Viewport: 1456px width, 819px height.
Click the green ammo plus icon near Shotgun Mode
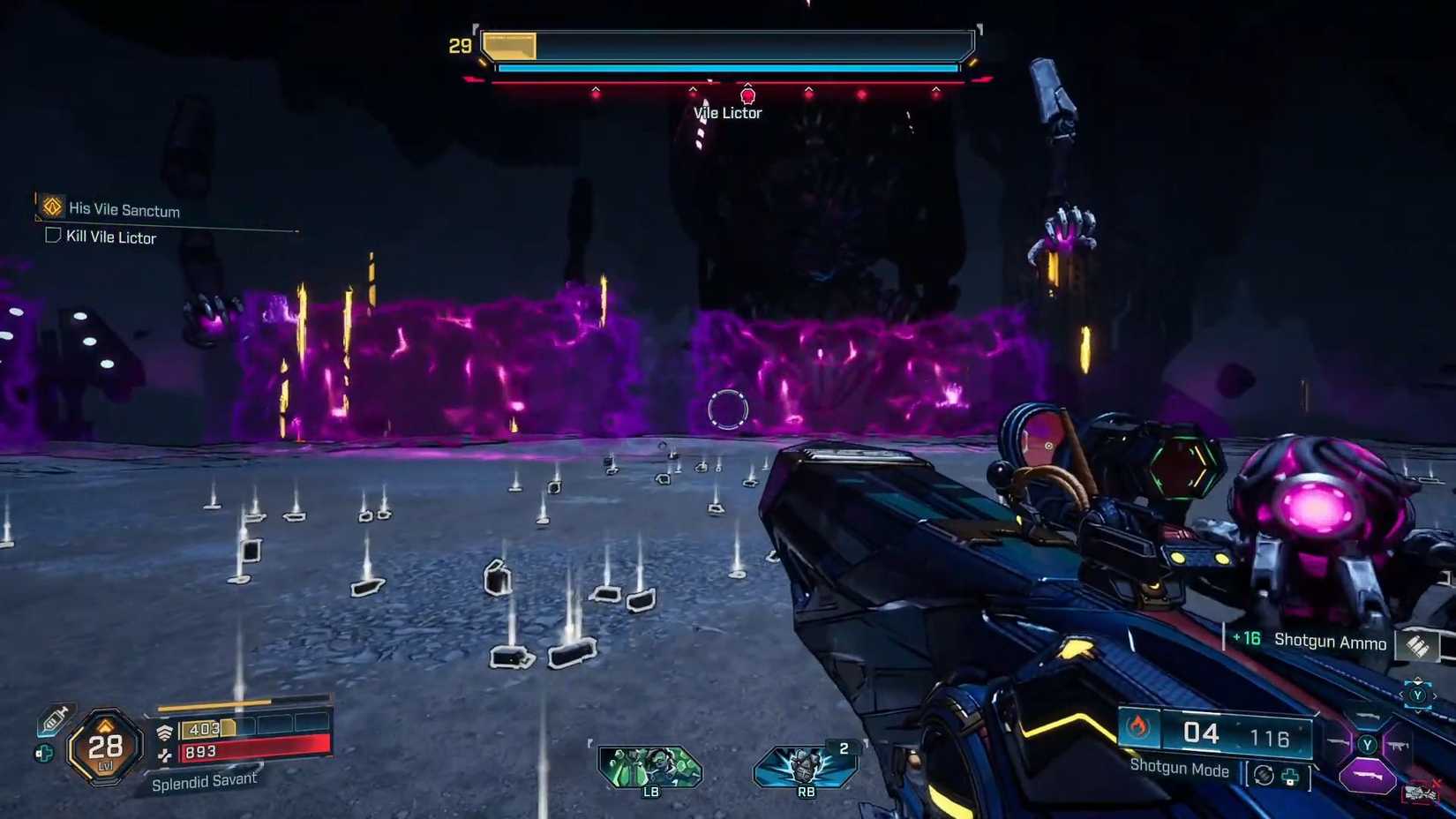(x=1290, y=778)
